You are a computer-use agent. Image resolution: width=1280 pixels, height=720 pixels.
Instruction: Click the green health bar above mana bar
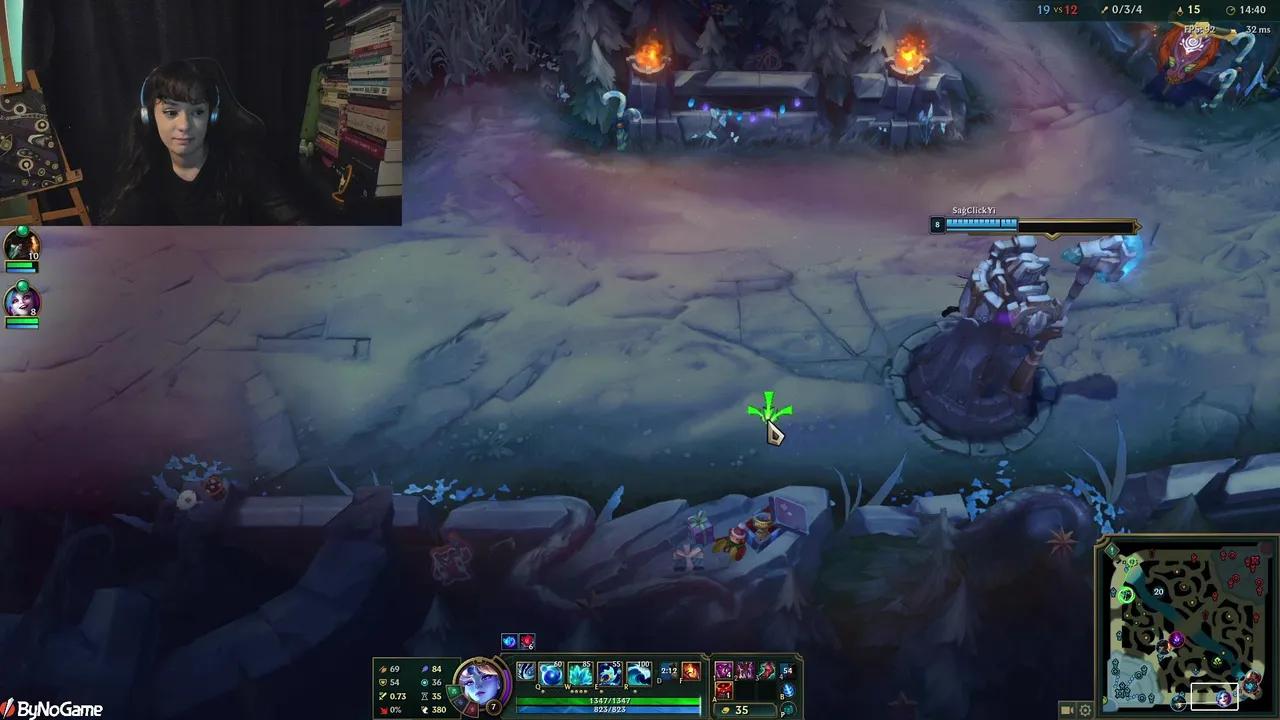[x=610, y=700]
